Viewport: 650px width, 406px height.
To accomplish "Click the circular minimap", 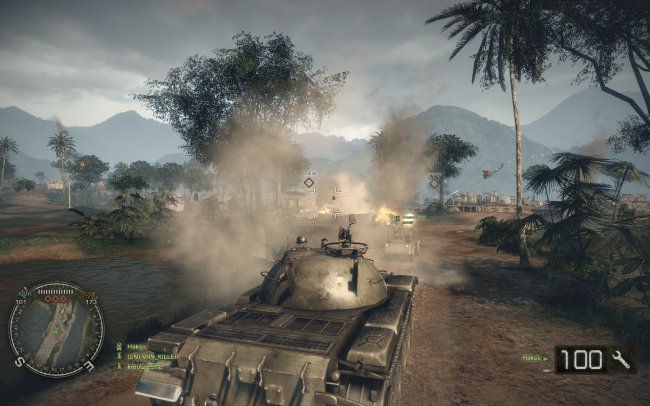I will (56, 329).
